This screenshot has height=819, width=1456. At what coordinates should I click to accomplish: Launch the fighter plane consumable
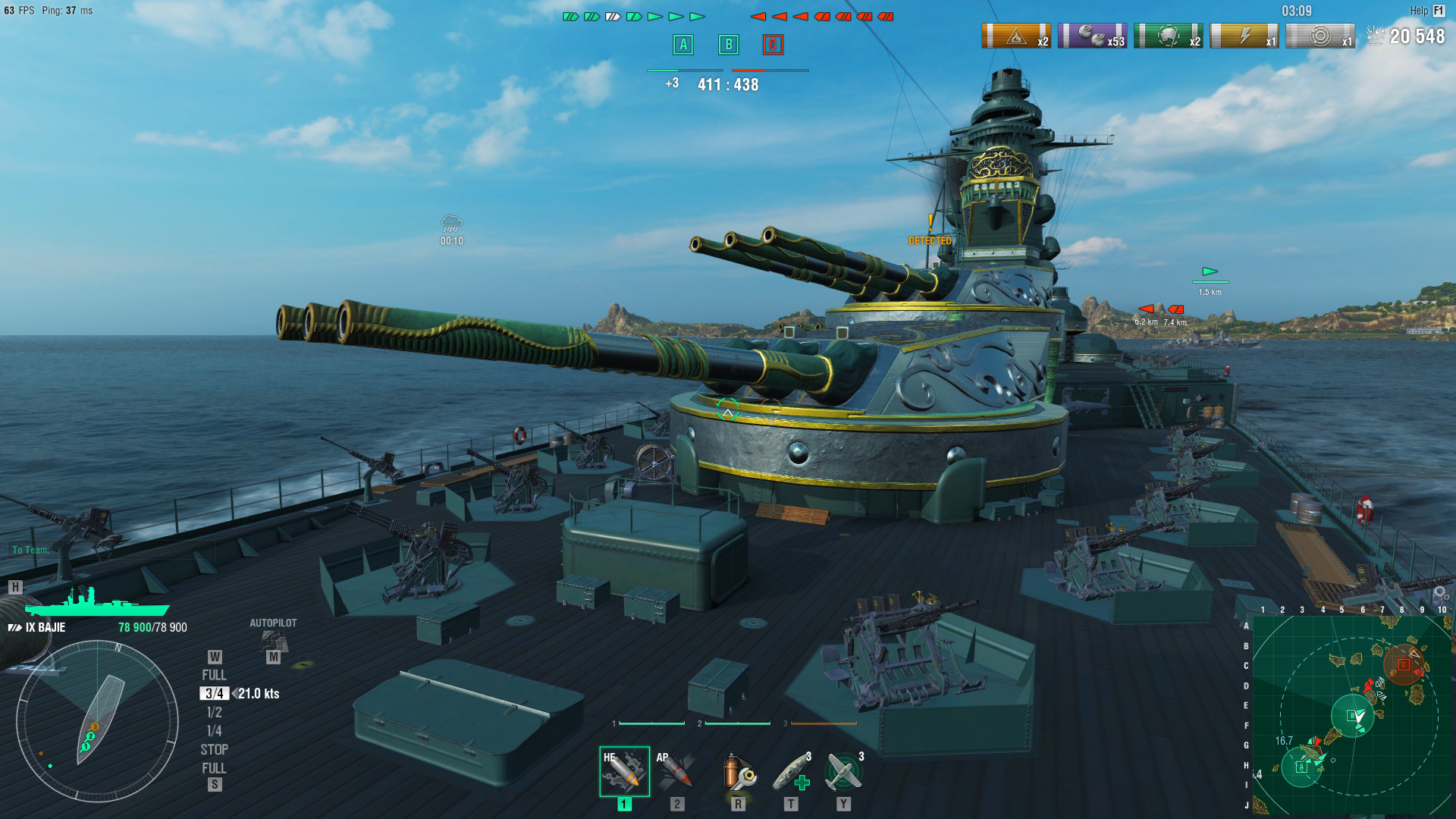pyautogui.click(x=844, y=773)
